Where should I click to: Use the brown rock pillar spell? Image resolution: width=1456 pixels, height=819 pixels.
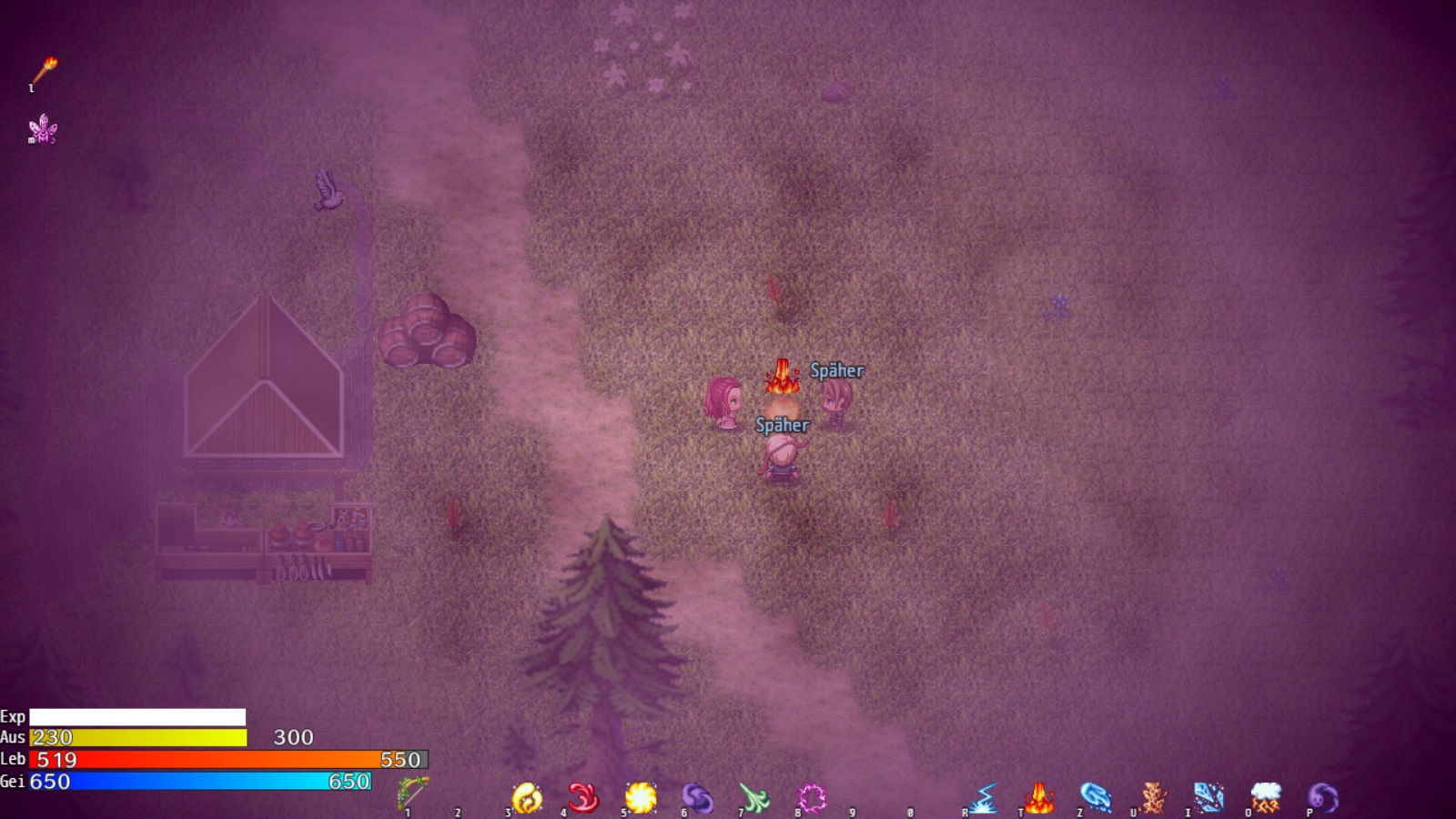[1153, 798]
